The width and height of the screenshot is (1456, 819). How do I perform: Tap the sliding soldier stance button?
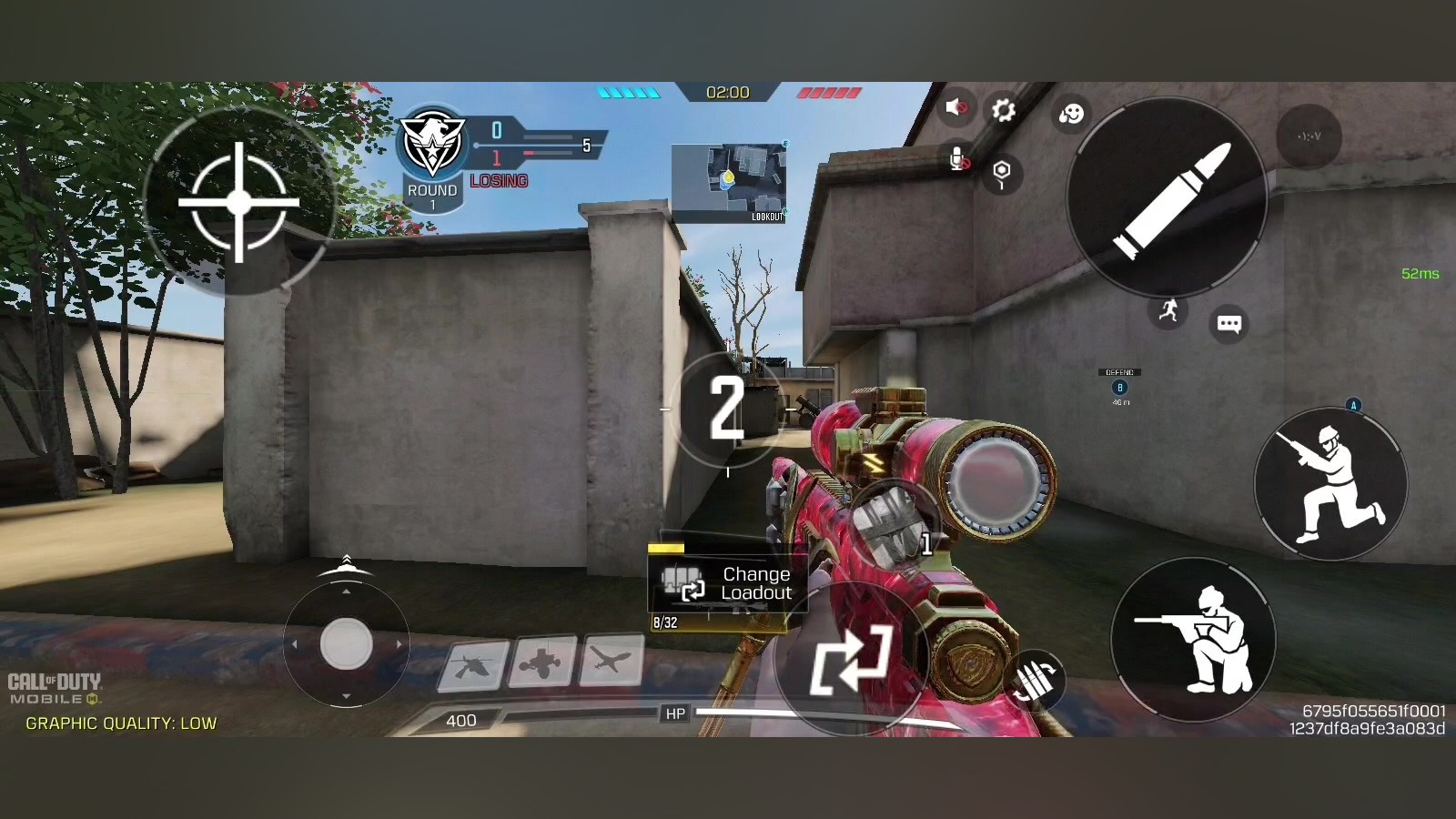pyautogui.click(x=1331, y=483)
